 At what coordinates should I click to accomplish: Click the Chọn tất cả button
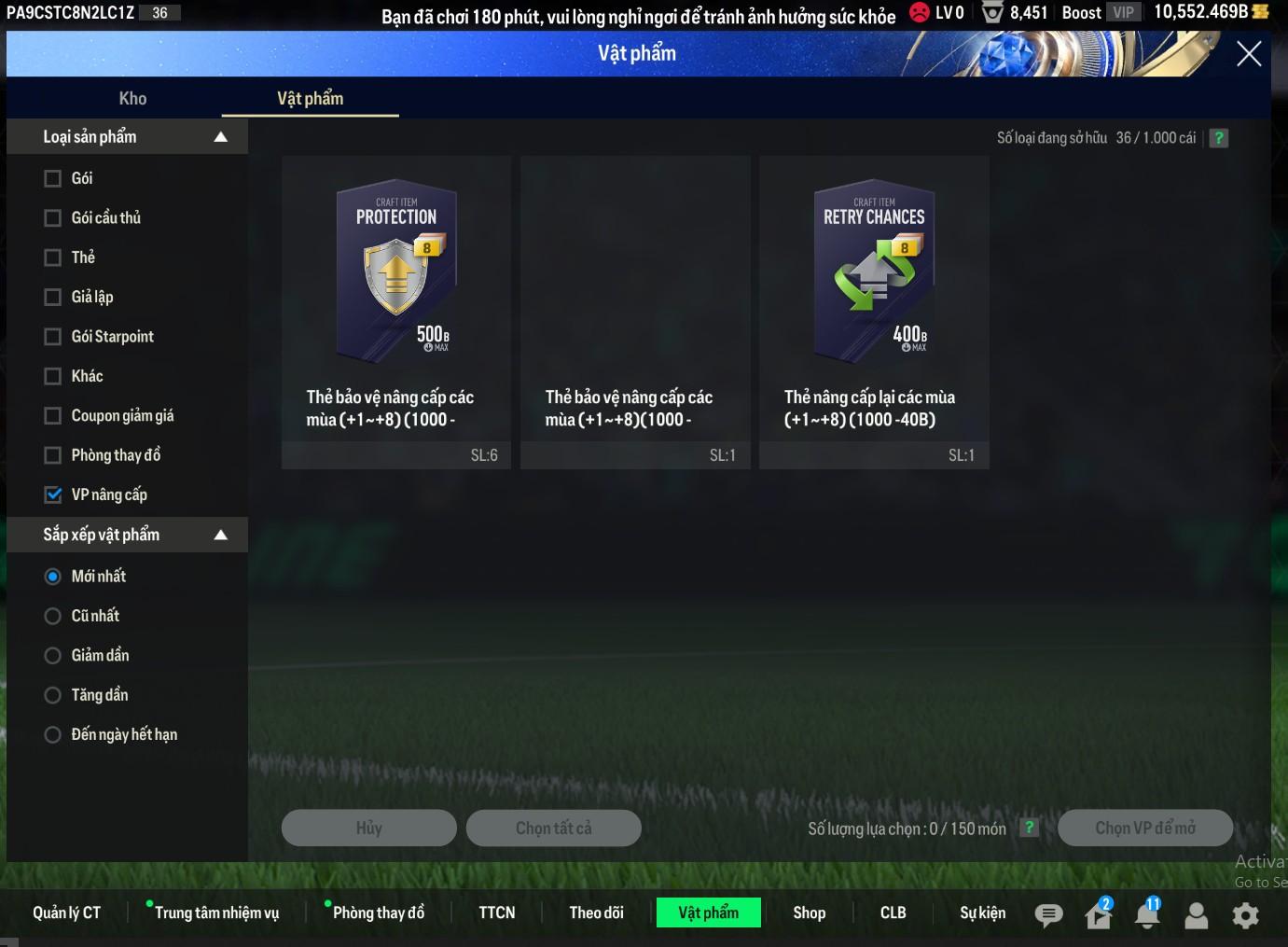tap(553, 828)
